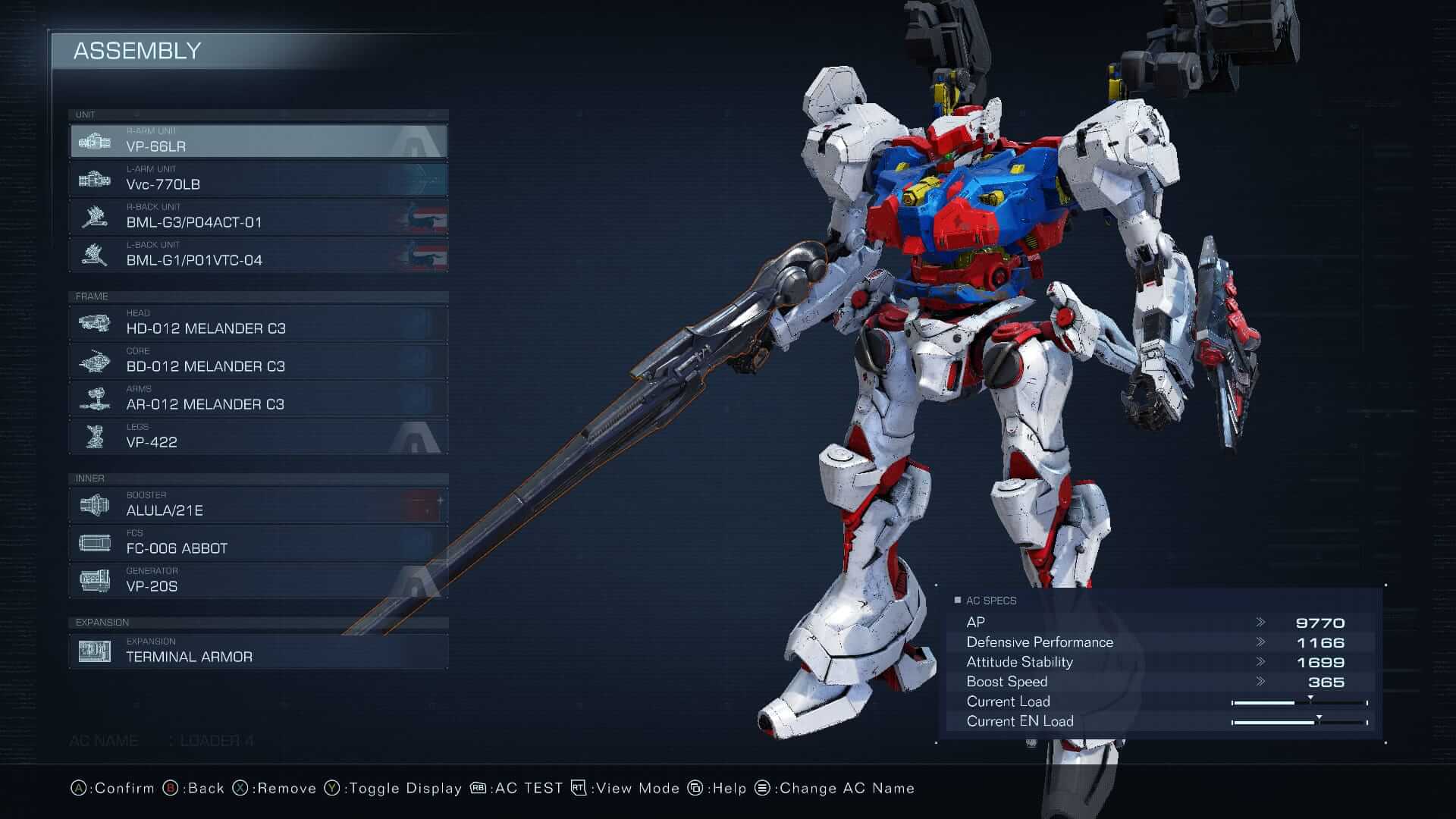Choose the Vvc-770LB left arm unit

(x=258, y=180)
